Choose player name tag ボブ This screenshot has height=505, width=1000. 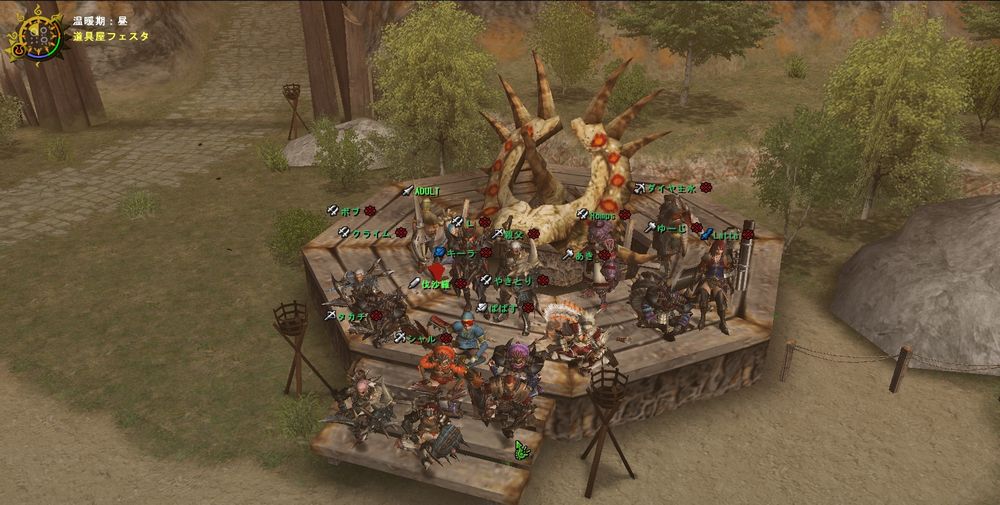click(350, 211)
